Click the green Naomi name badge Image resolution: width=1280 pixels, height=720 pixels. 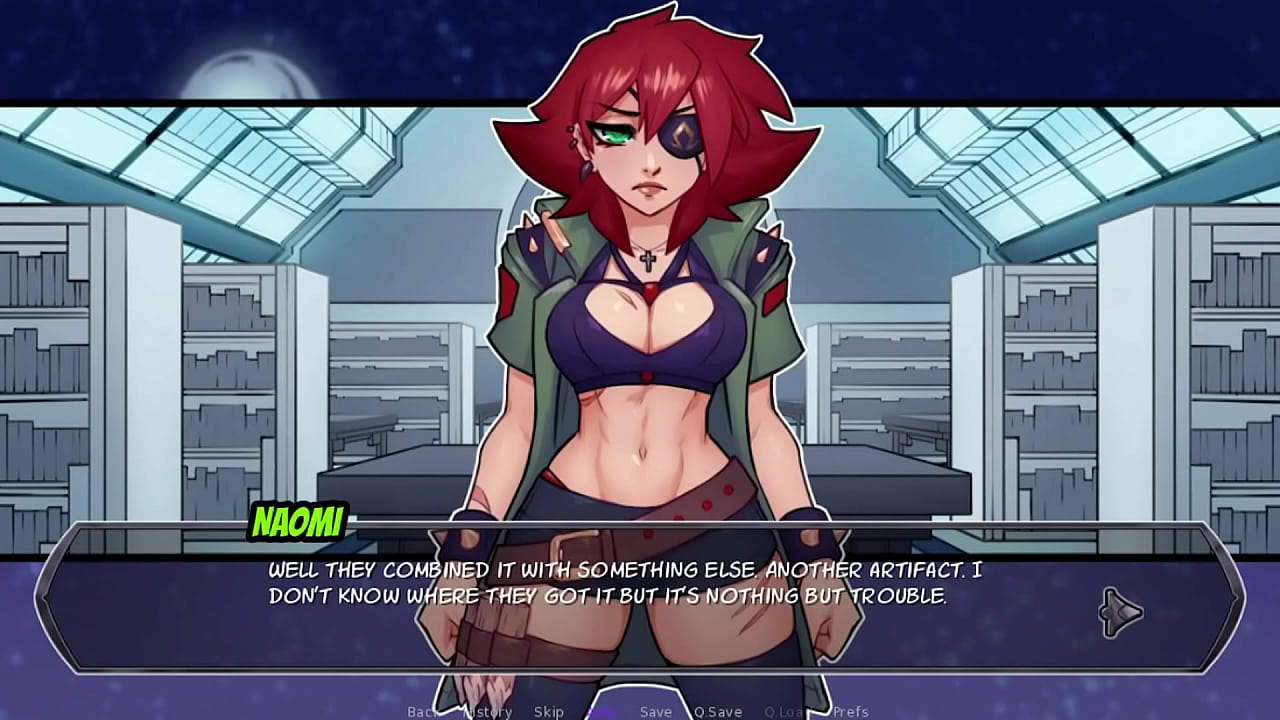(x=298, y=519)
